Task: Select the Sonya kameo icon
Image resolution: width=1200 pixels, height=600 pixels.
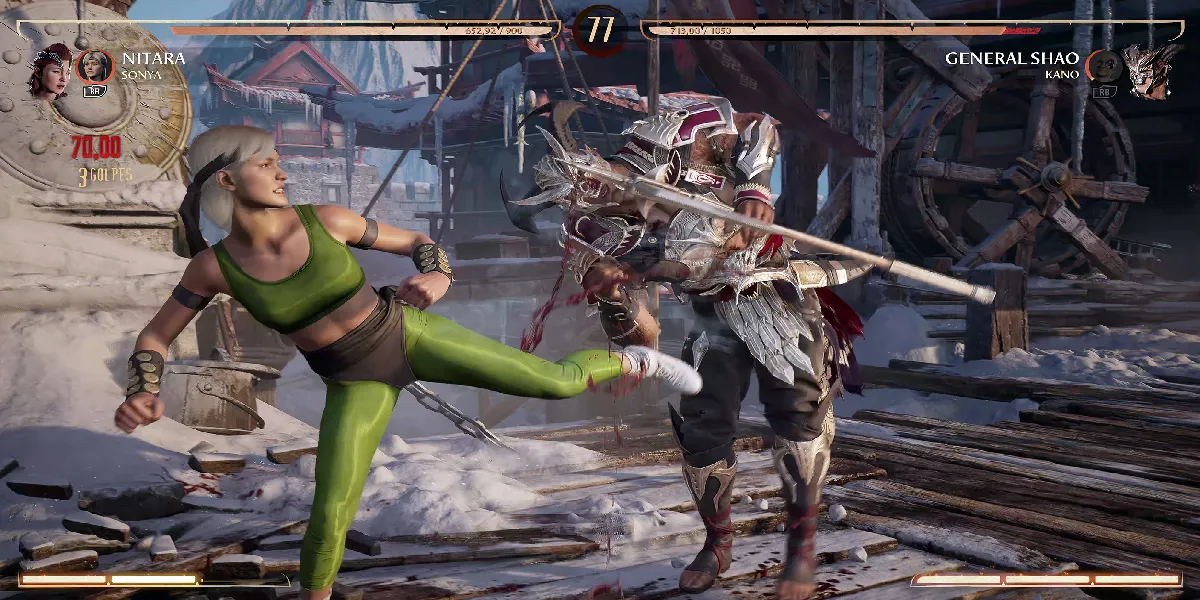Action: 94,67
